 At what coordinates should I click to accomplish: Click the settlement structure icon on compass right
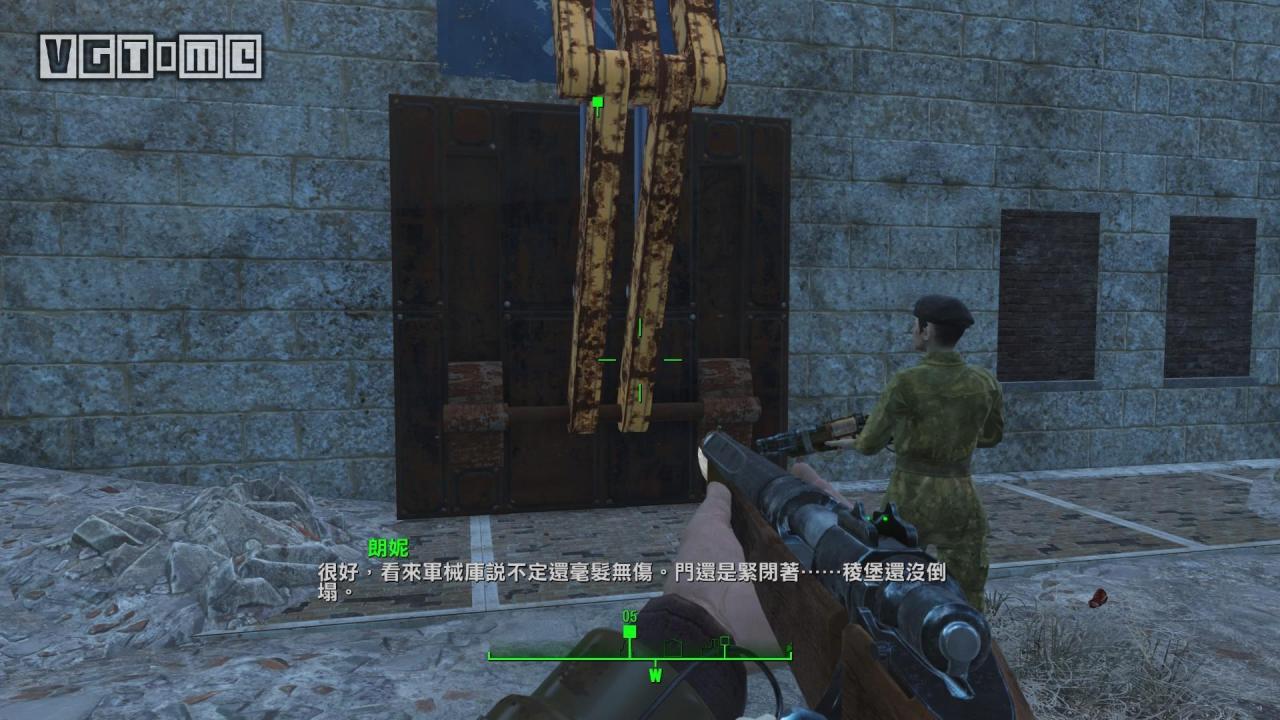point(712,647)
